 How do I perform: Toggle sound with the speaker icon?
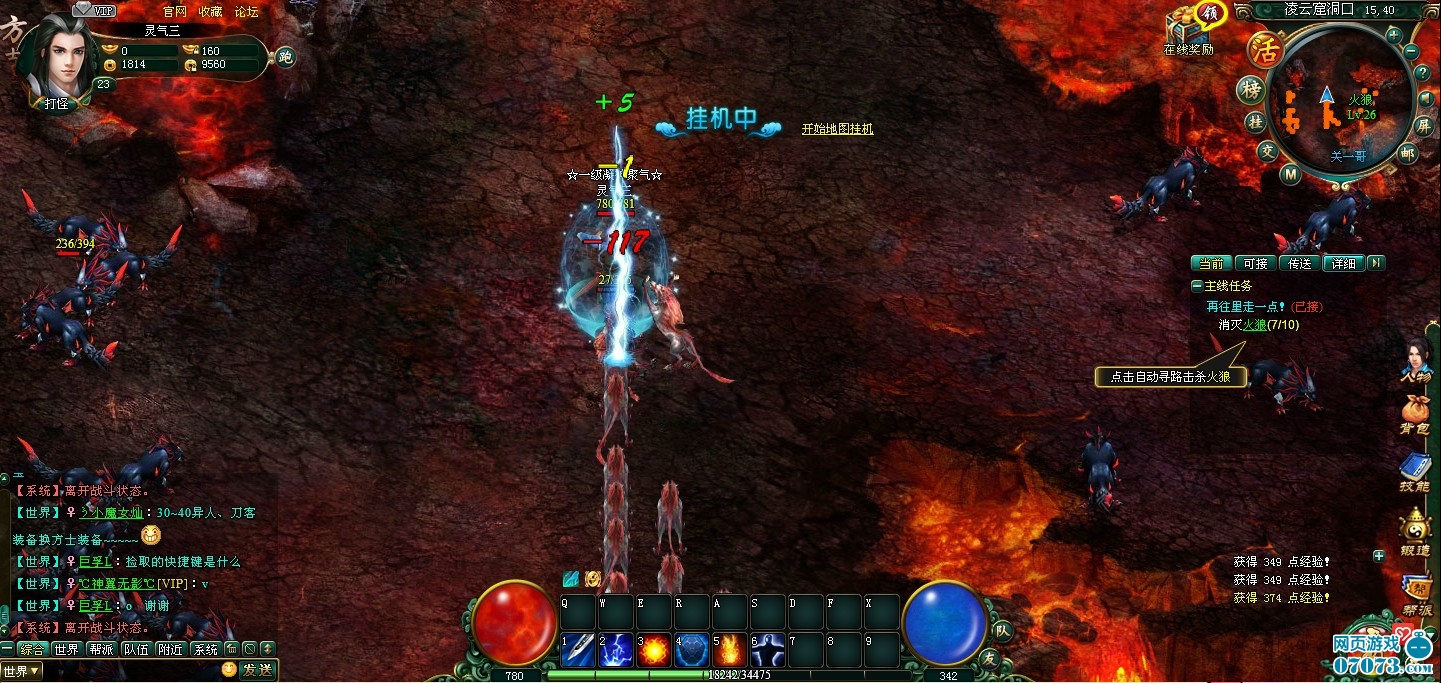point(1425,100)
